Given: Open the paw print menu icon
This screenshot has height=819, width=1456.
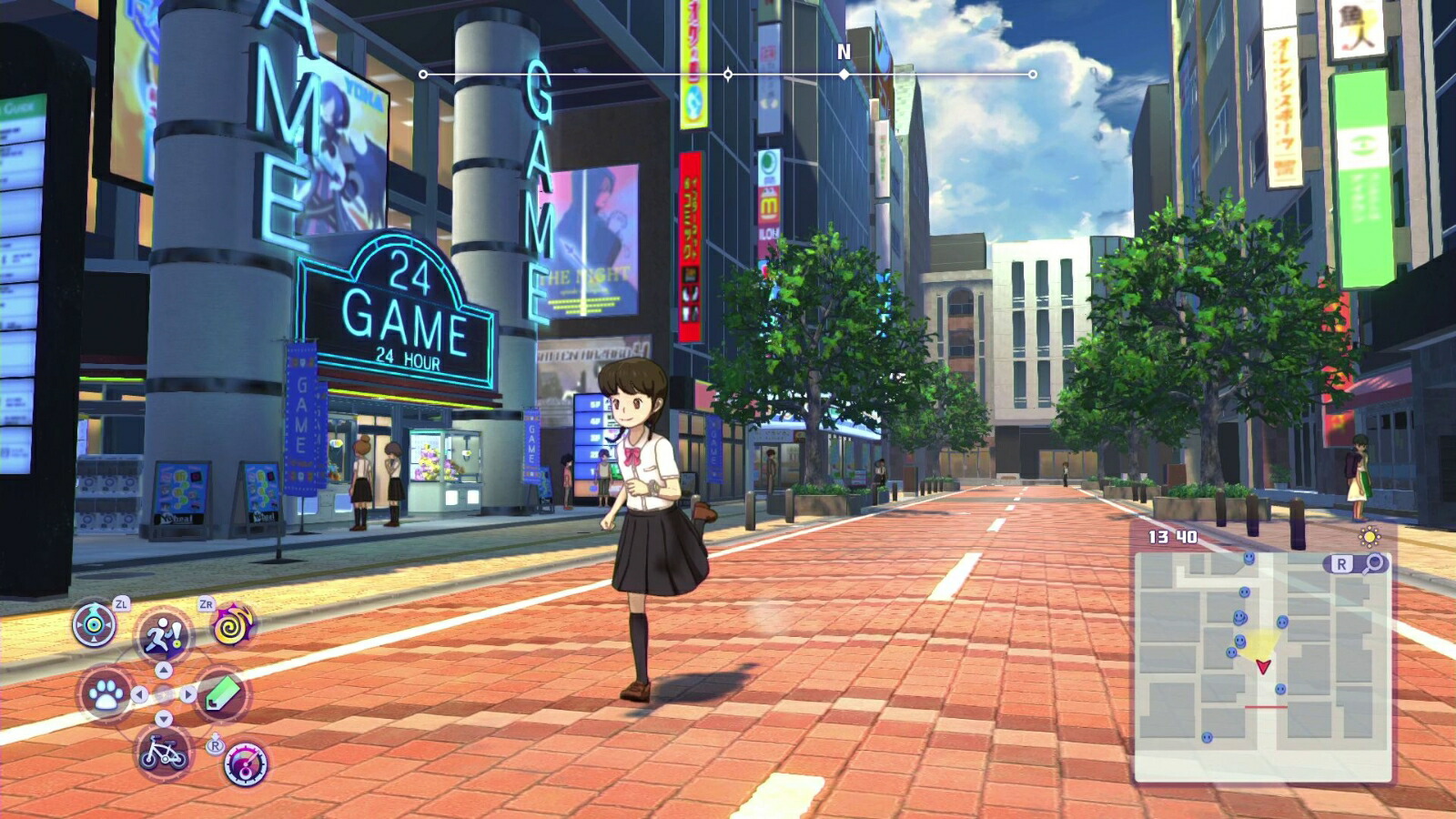Looking at the screenshot, I should [106, 694].
